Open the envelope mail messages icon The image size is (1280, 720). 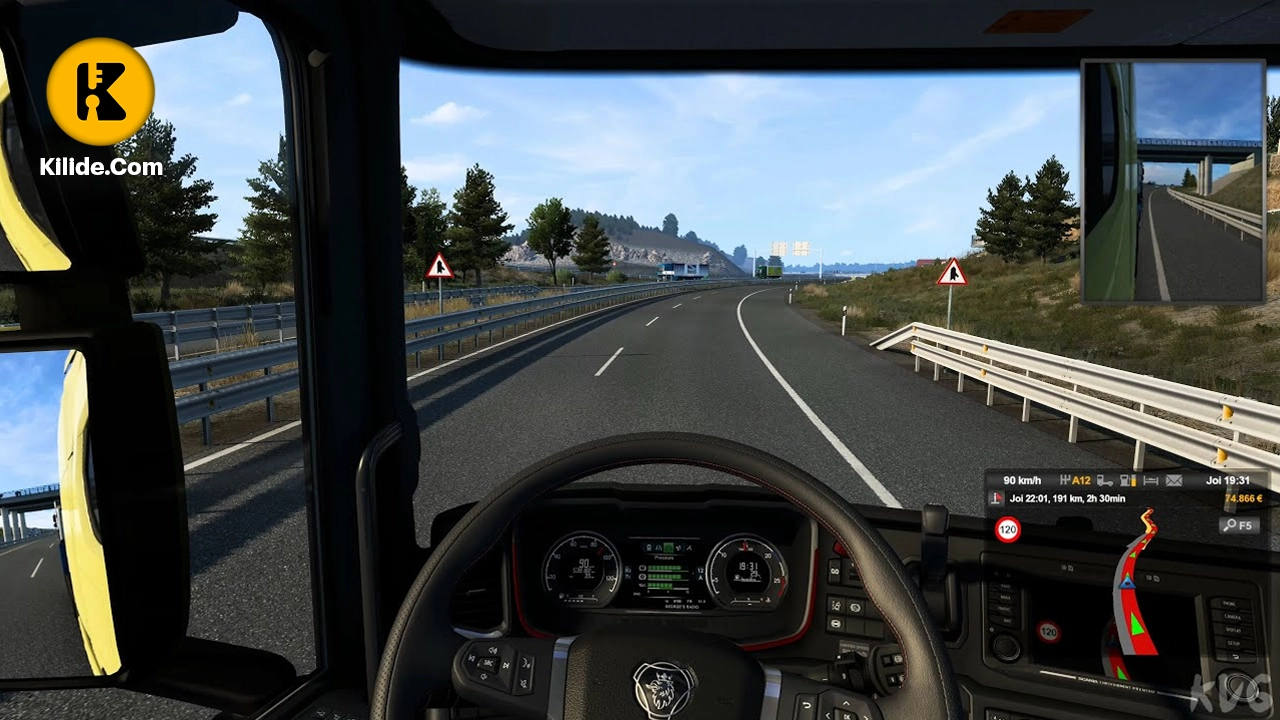click(1173, 480)
